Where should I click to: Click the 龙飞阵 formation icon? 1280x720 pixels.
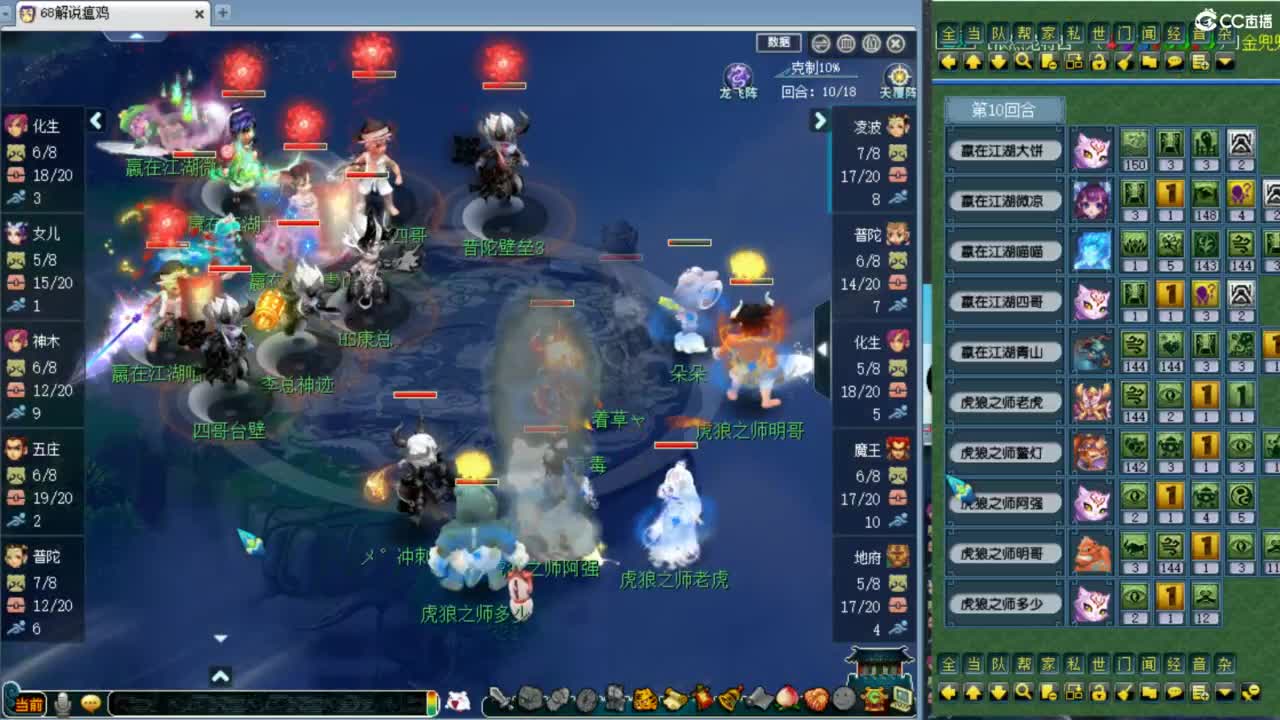pyautogui.click(x=740, y=74)
